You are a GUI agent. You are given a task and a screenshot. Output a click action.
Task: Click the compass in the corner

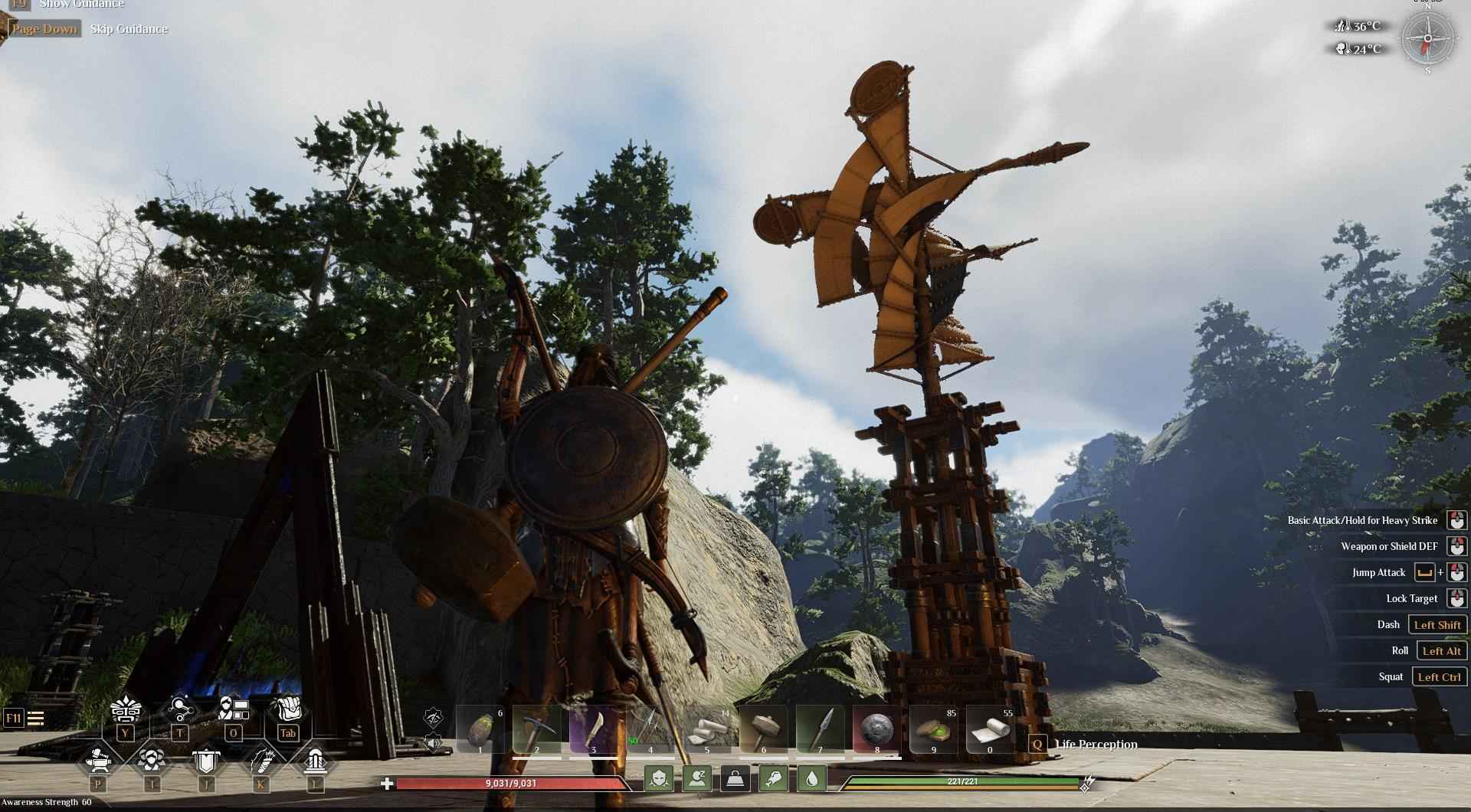click(1427, 38)
